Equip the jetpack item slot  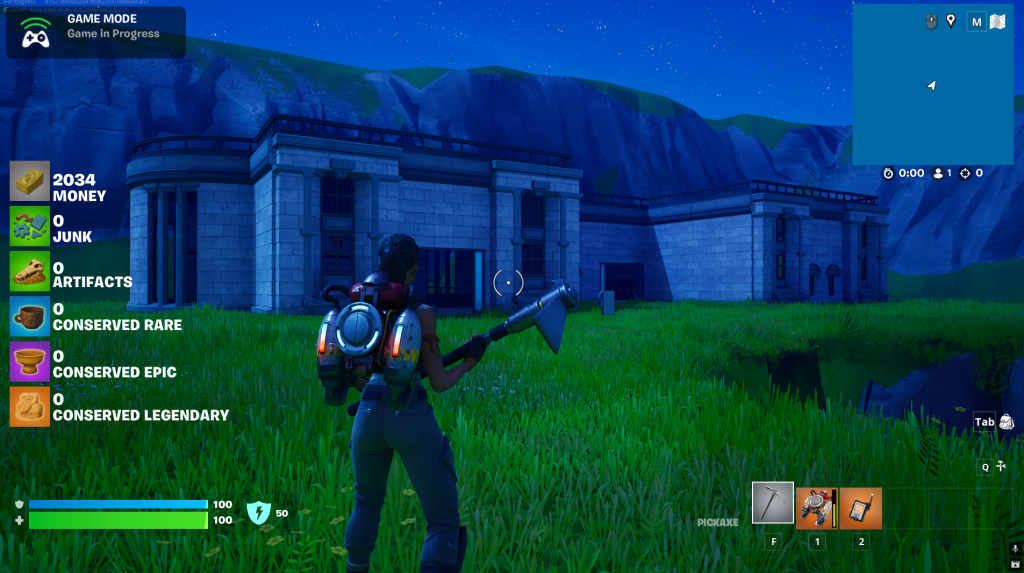(x=817, y=507)
